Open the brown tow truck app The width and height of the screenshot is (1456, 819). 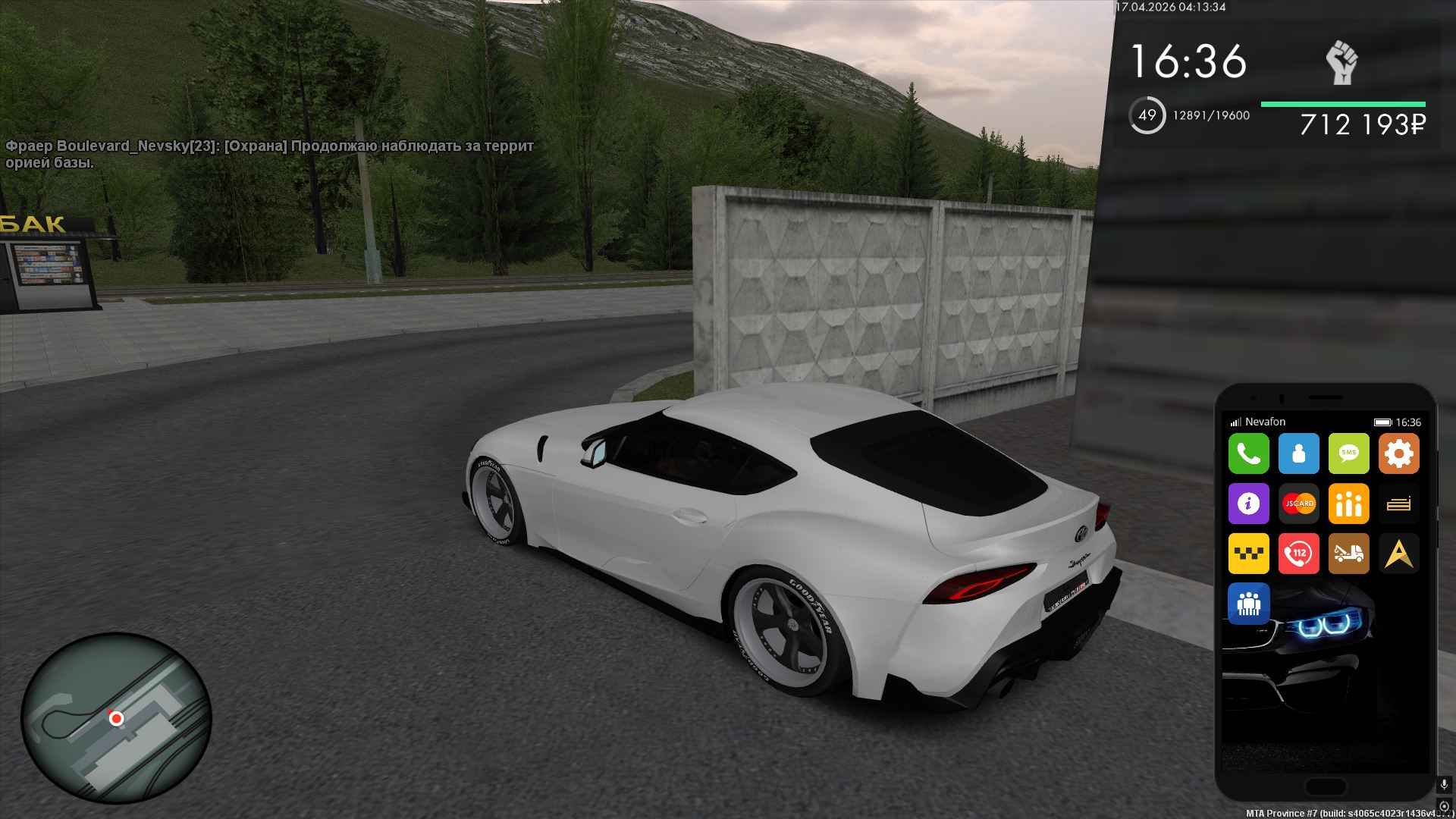pos(1348,554)
